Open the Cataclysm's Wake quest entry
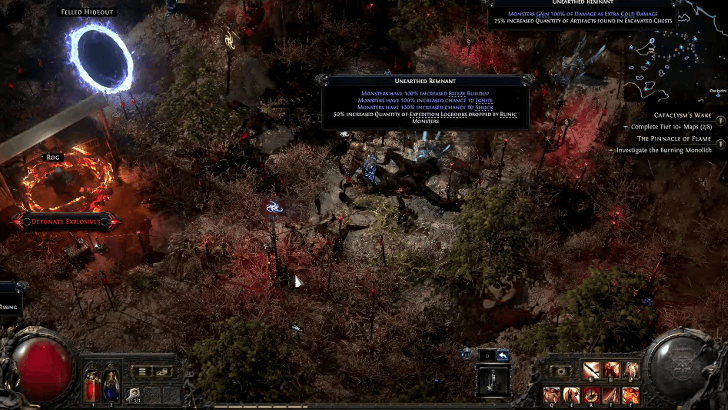 [x=662, y=116]
